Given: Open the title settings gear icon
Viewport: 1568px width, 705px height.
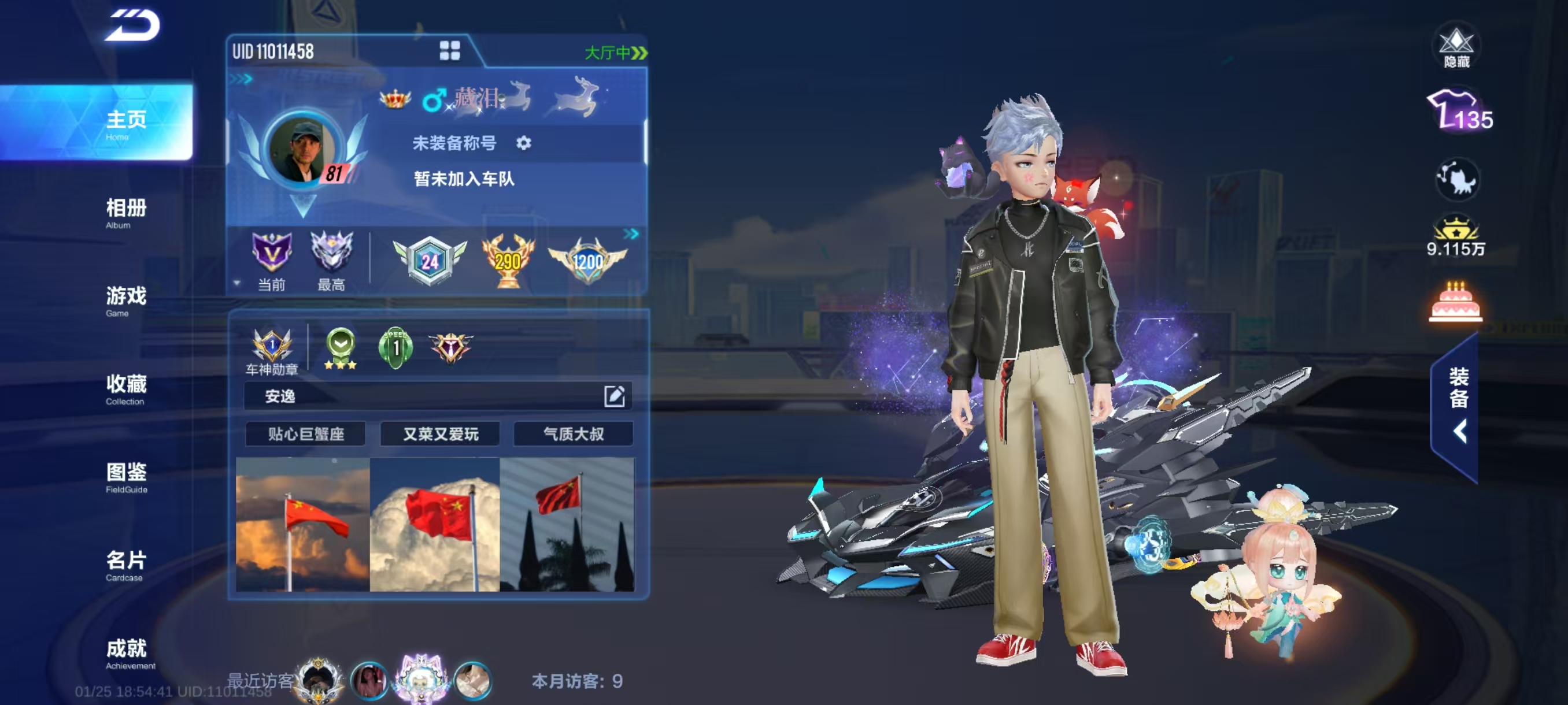Looking at the screenshot, I should 523,143.
